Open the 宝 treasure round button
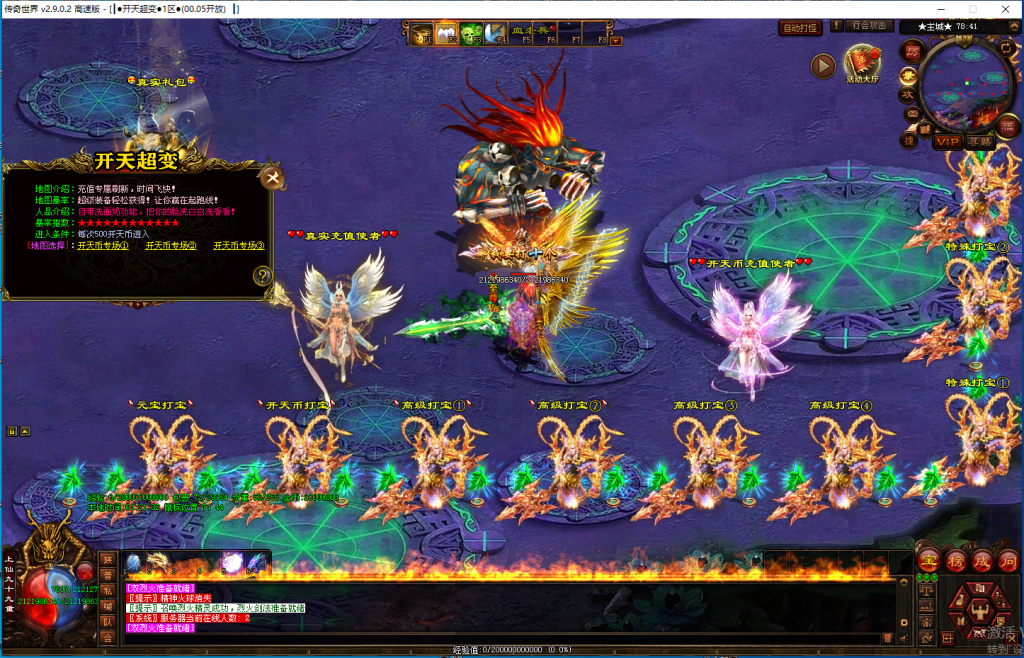 pos(929,560)
